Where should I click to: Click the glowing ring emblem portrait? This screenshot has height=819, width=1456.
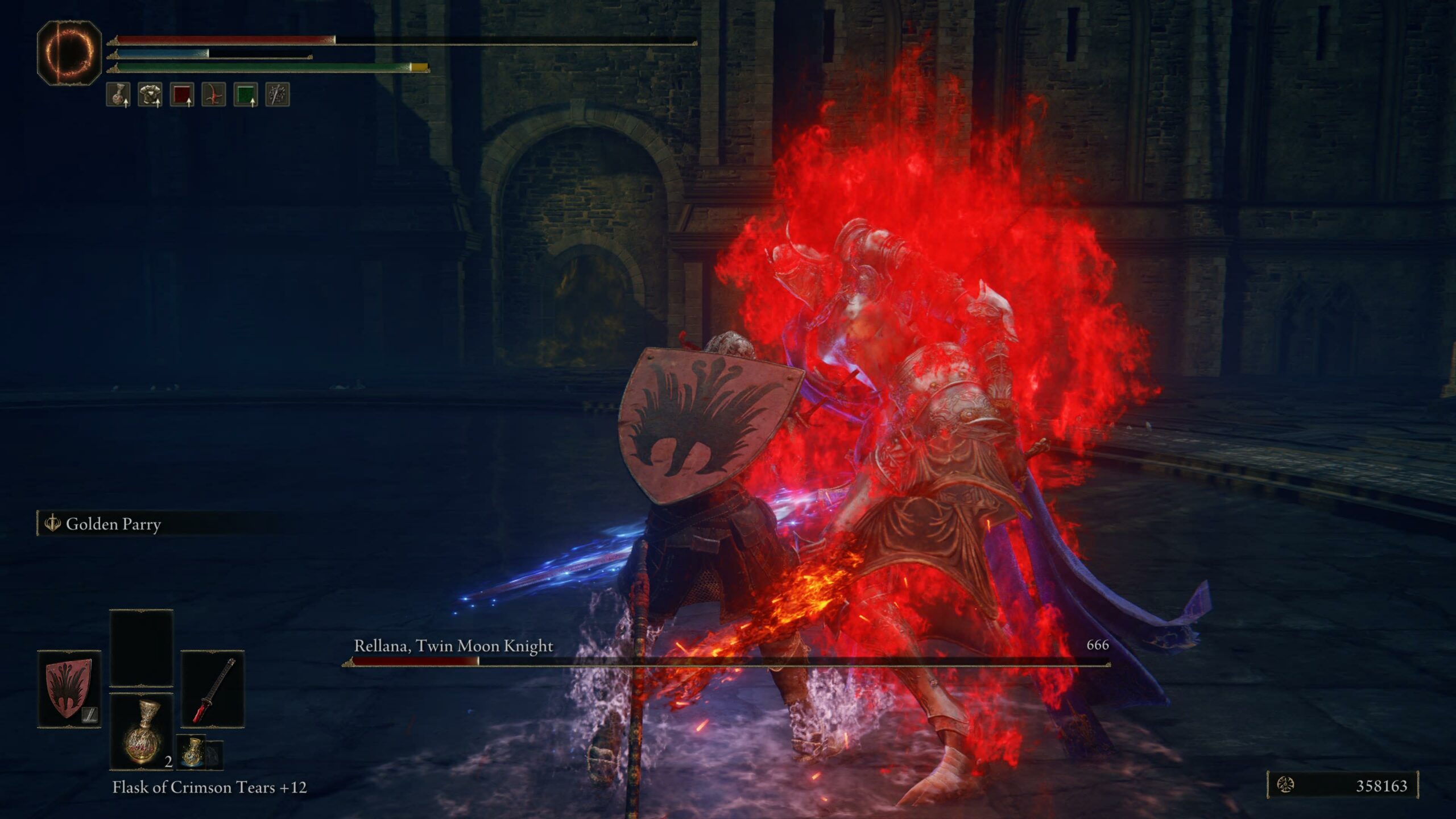[x=69, y=53]
